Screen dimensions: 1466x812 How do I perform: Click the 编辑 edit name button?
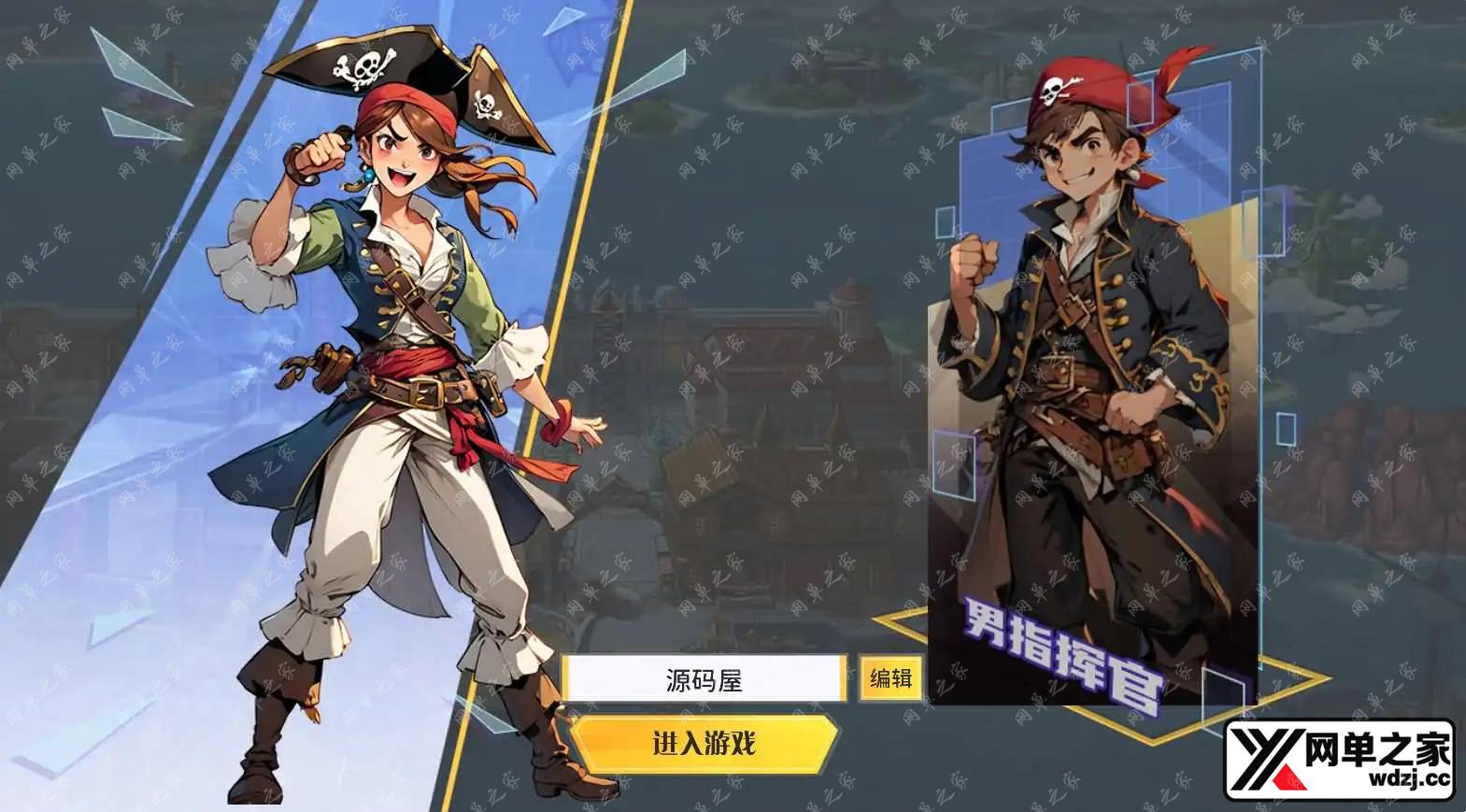click(890, 678)
